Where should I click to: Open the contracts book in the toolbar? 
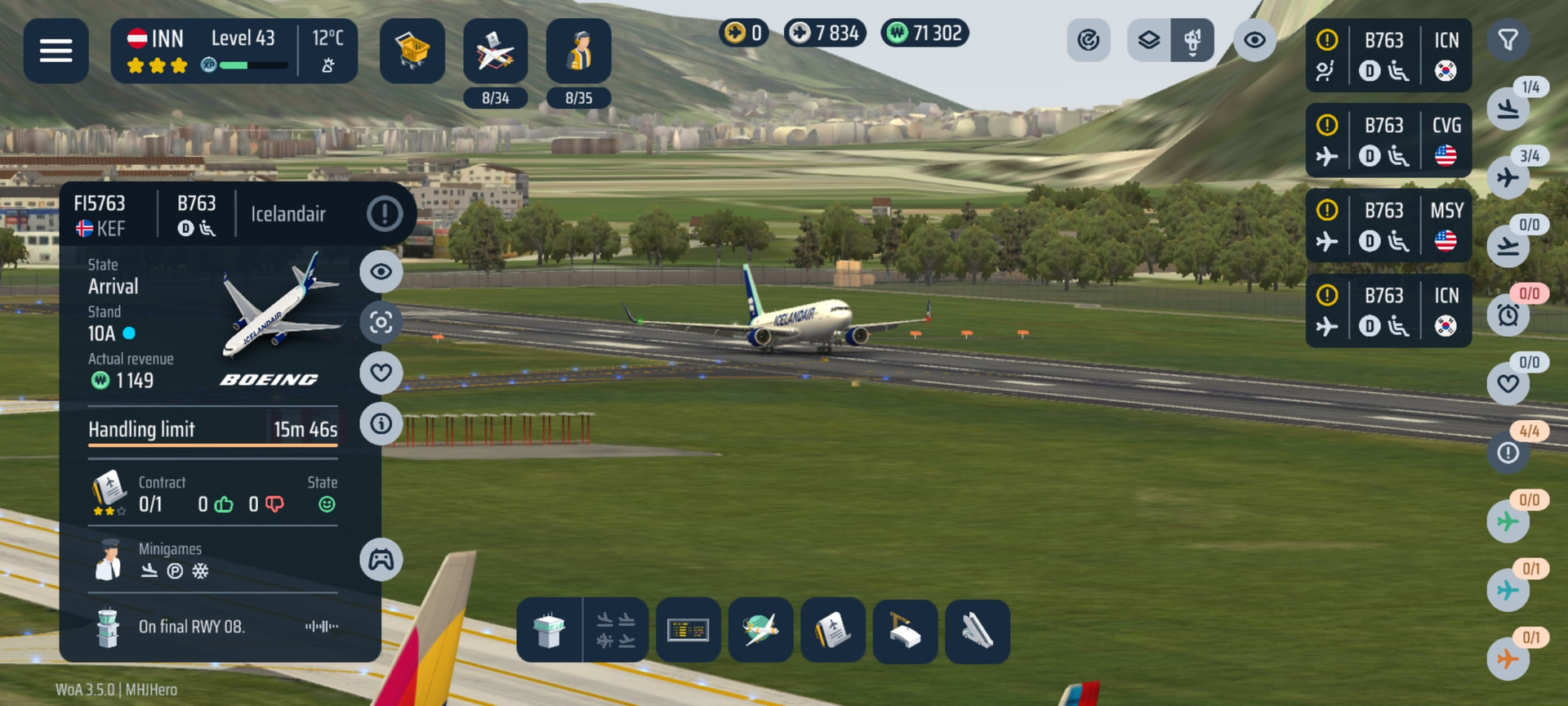pos(832,630)
